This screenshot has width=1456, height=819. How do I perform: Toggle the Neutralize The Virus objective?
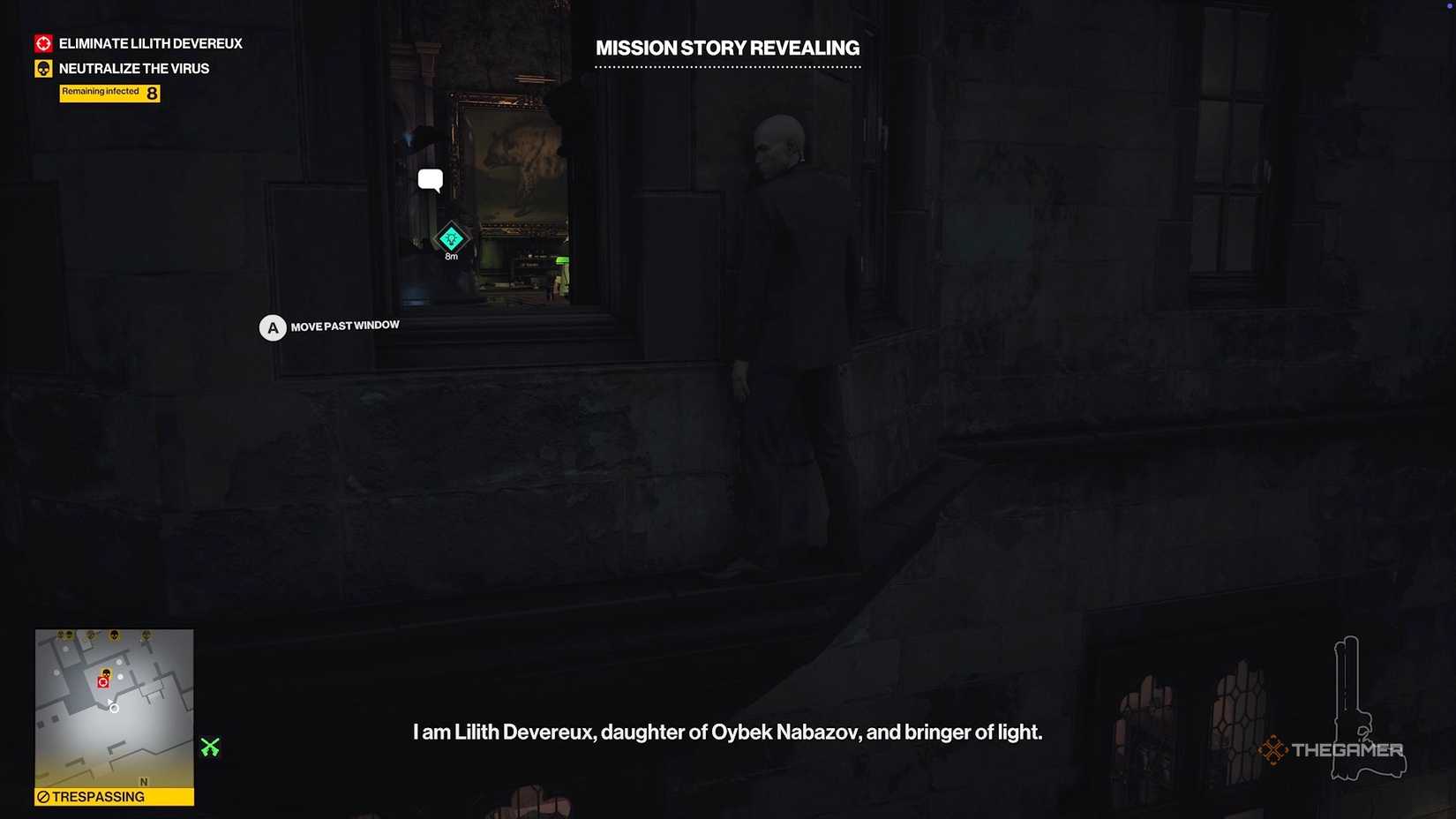pos(133,68)
